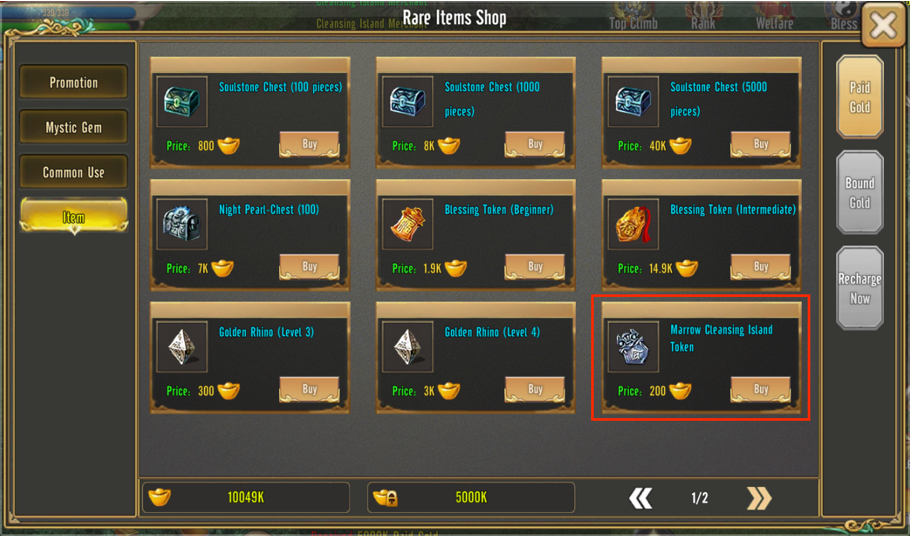Viewport: 910px width, 536px height.
Task: Purchase the Blessing Token (Beginner)
Action: 535,267
